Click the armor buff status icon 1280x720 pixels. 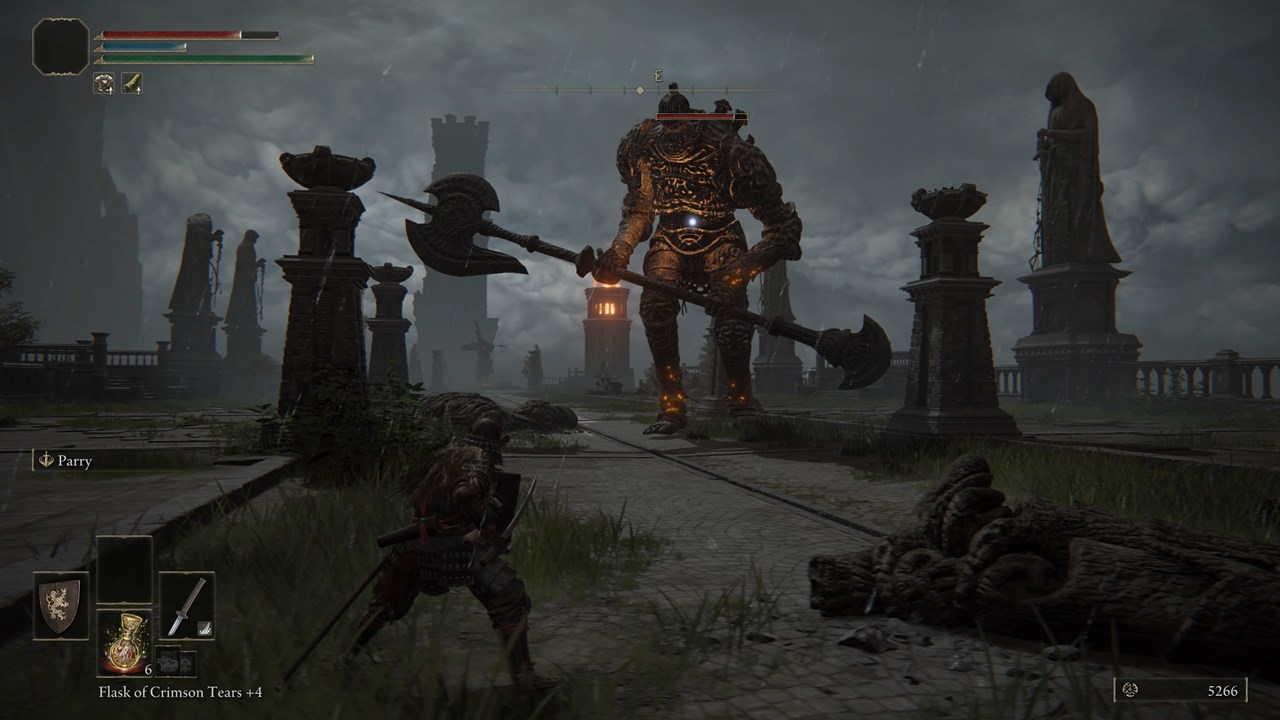tap(104, 83)
